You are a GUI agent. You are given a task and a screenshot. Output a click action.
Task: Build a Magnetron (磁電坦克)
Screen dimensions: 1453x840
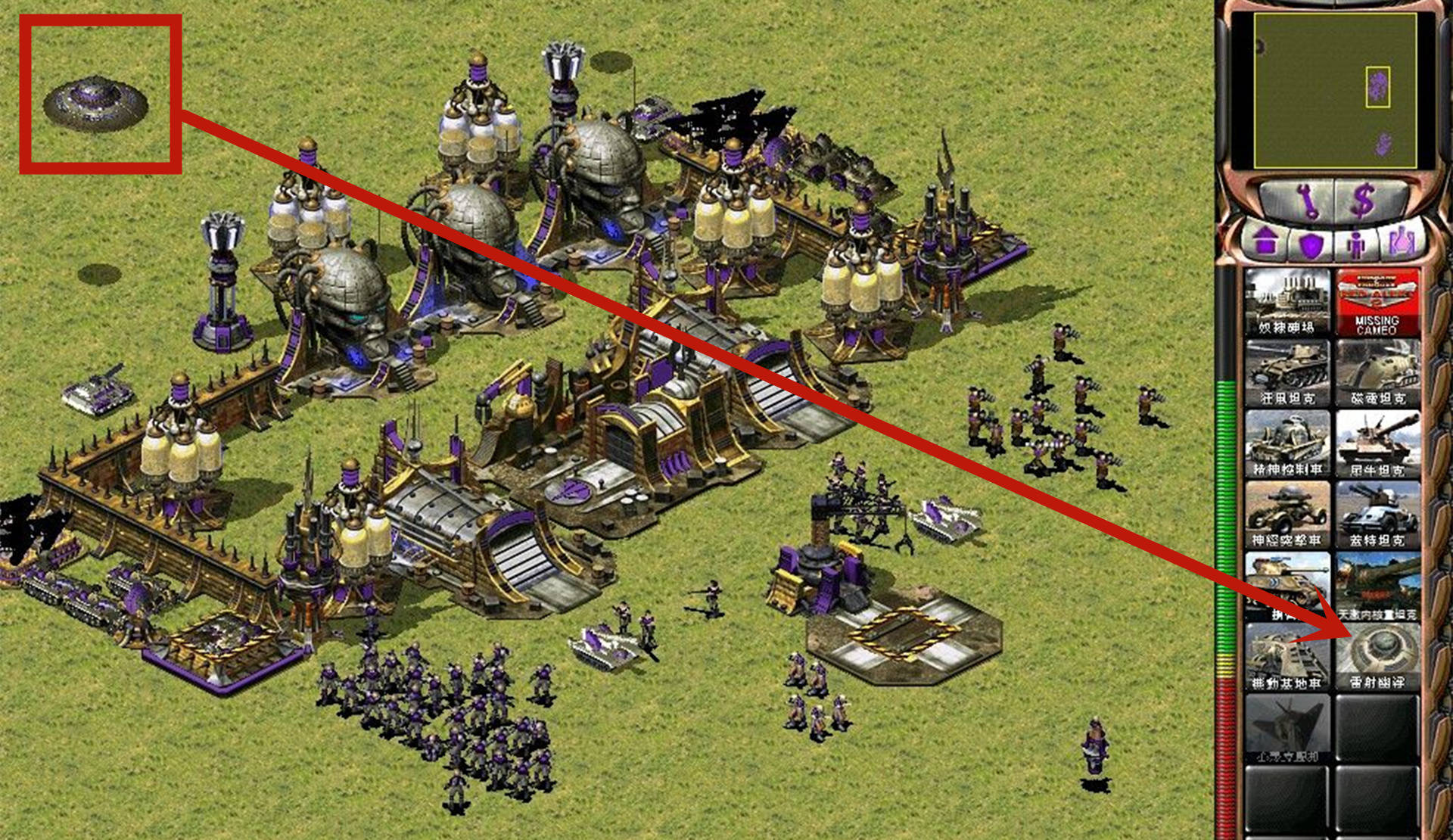(x=1377, y=372)
